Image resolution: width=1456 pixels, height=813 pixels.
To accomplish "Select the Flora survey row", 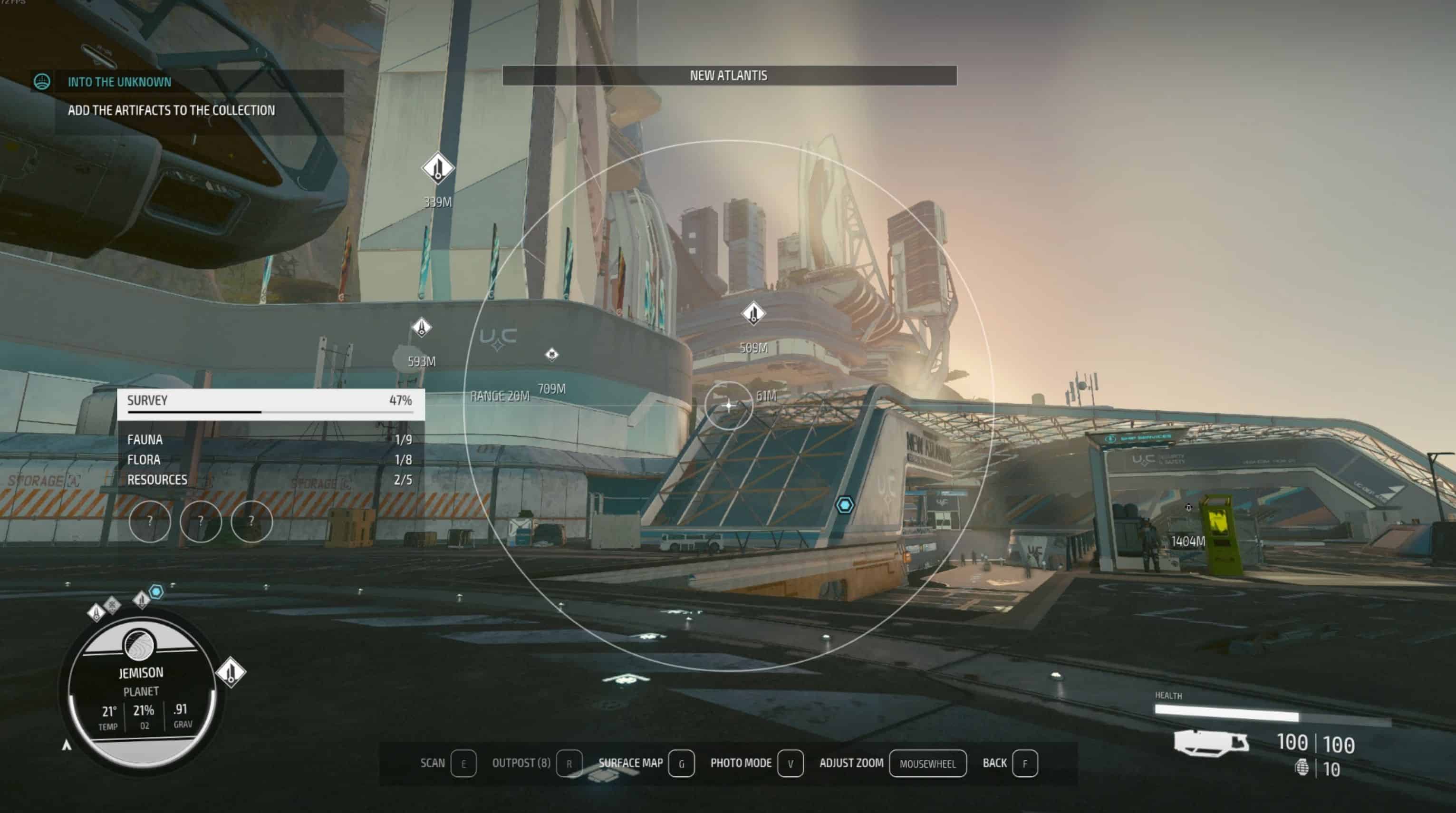I will (x=269, y=460).
